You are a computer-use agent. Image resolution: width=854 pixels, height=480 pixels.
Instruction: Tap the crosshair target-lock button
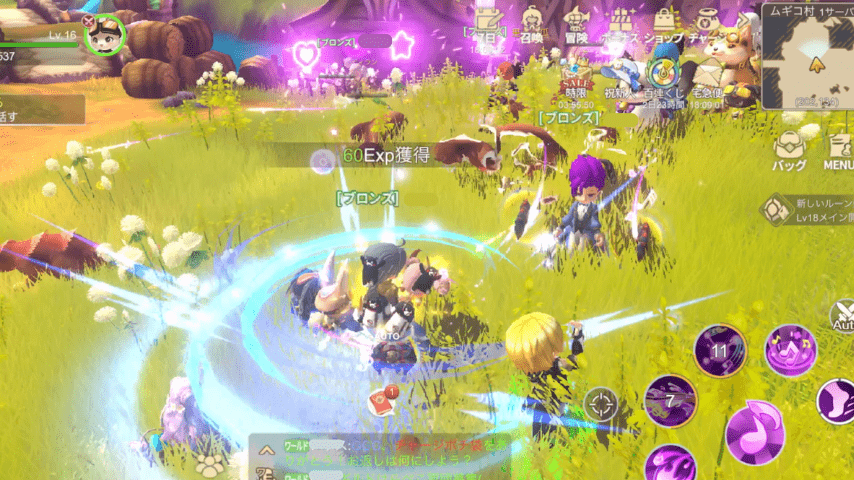(601, 406)
